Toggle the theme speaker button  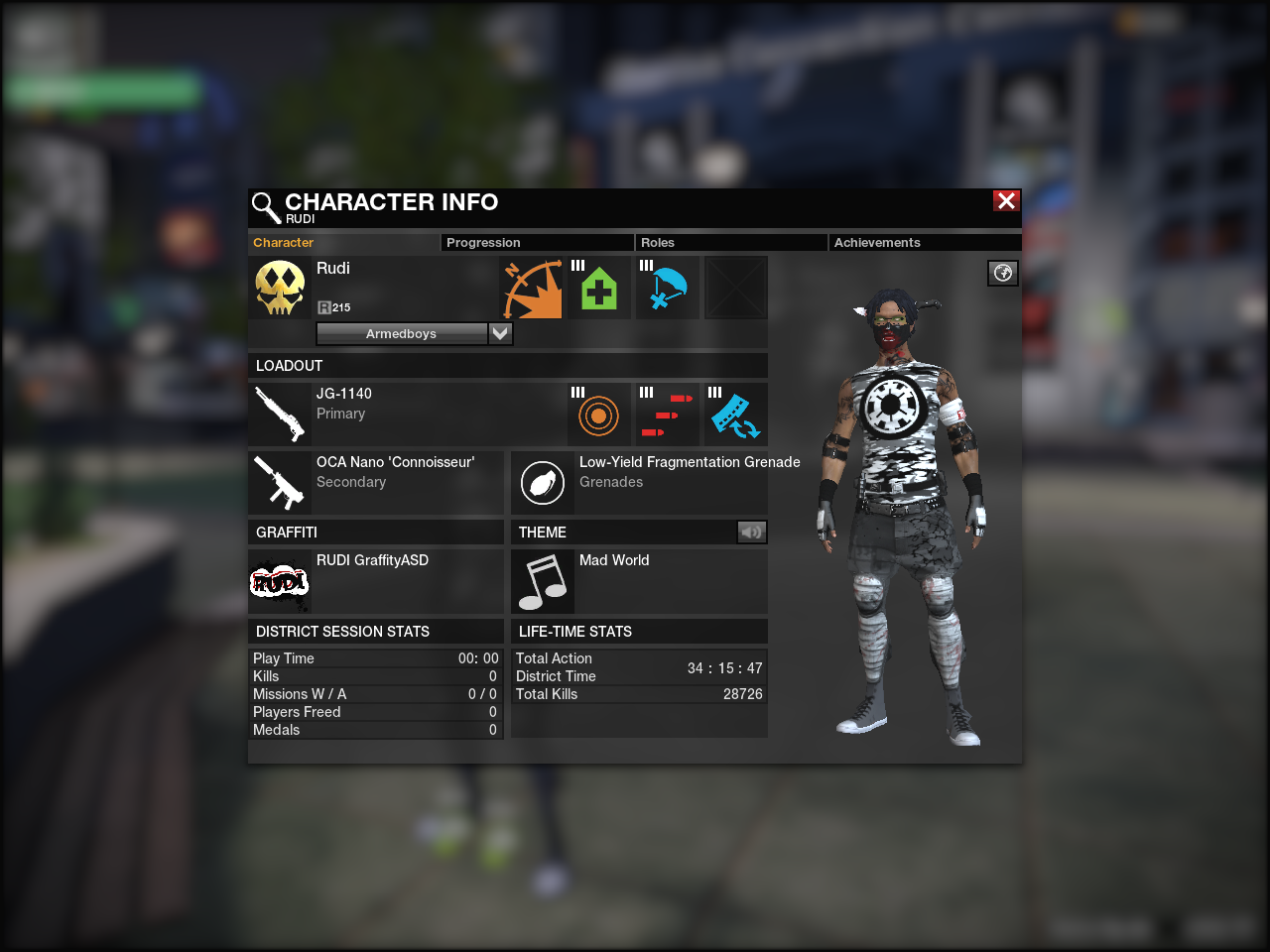click(751, 533)
